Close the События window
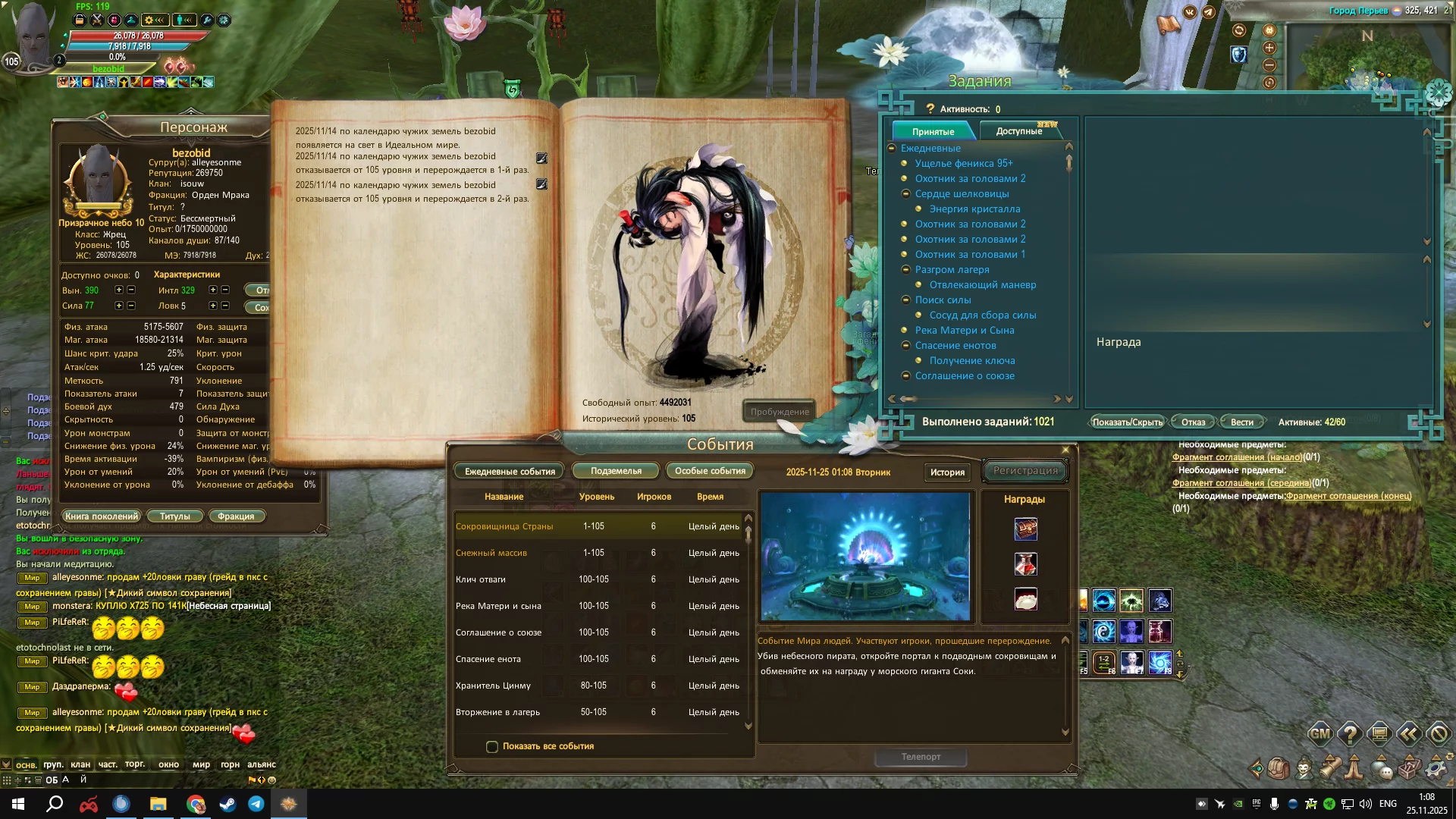 coord(1065,450)
